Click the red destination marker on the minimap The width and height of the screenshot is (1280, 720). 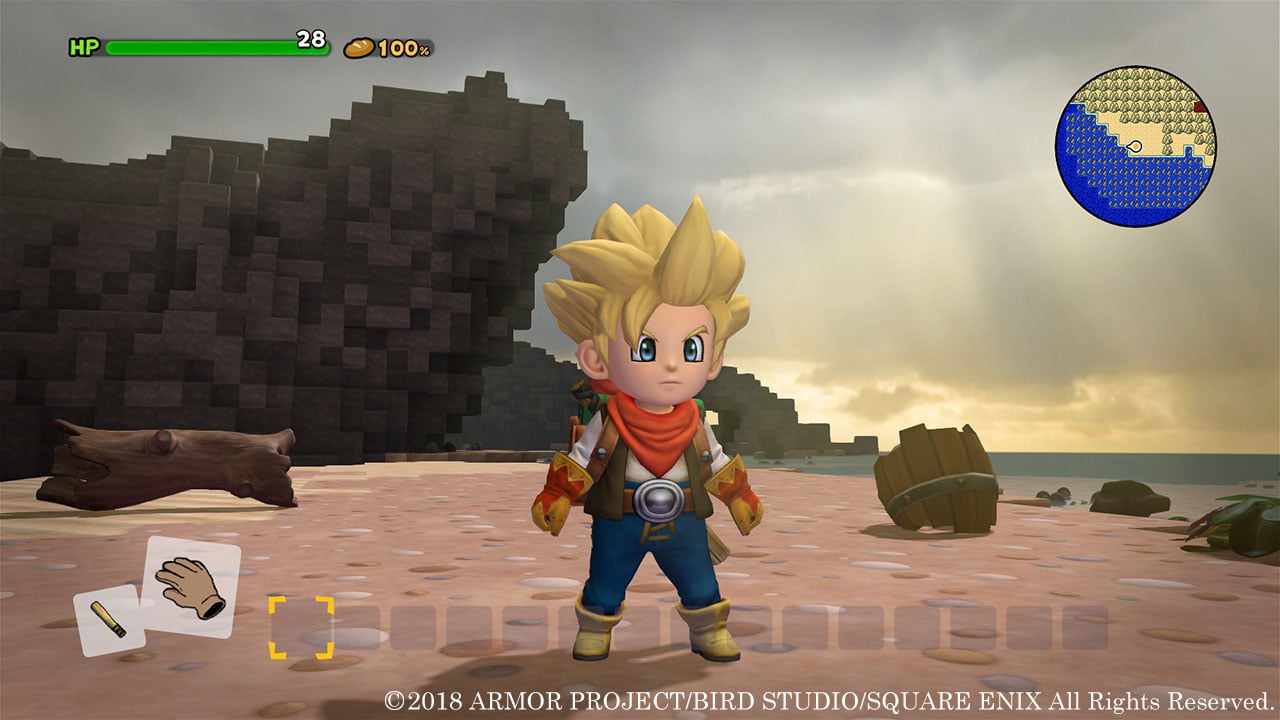[1200, 106]
